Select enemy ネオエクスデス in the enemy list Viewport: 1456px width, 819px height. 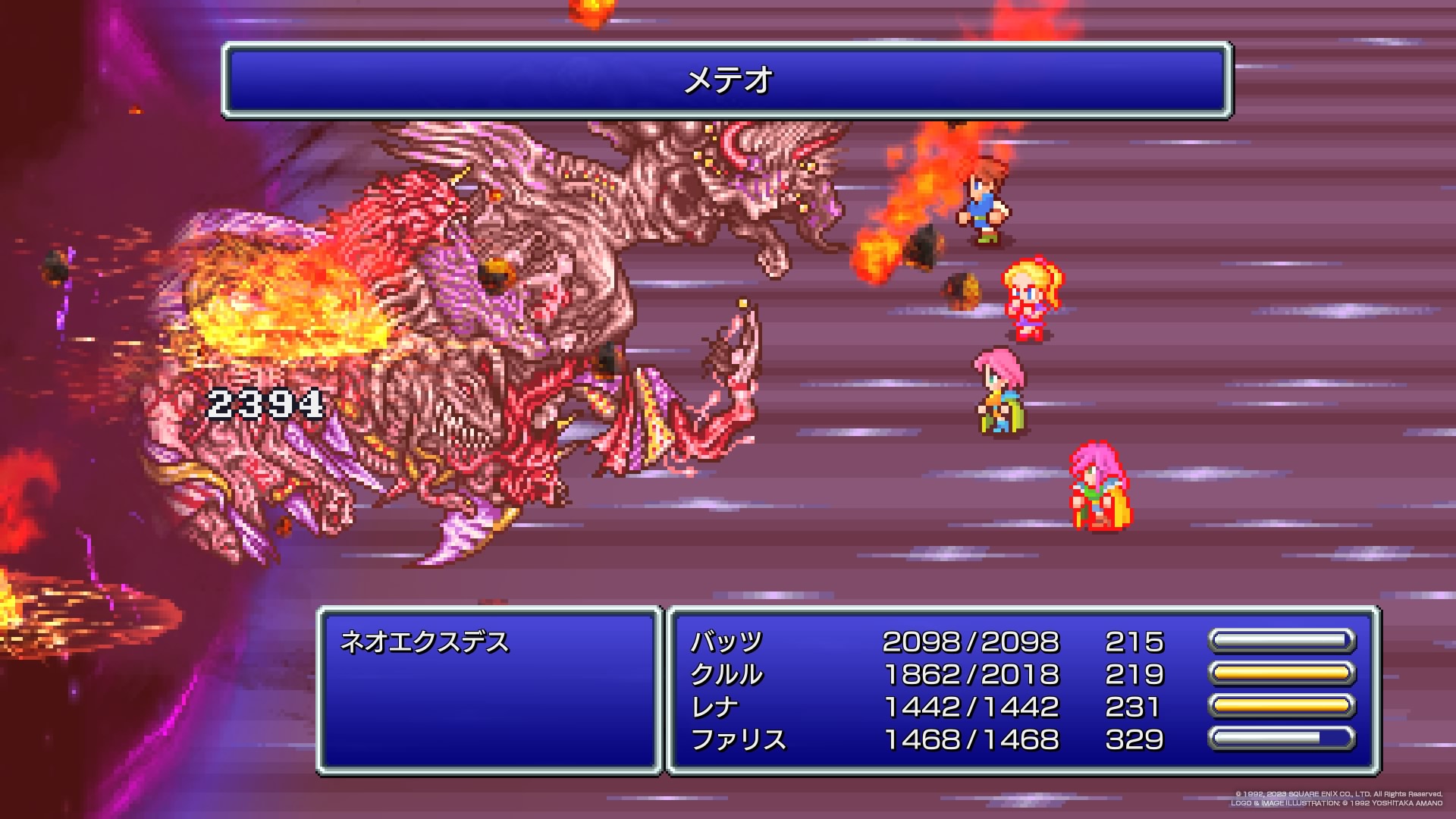(x=425, y=642)
